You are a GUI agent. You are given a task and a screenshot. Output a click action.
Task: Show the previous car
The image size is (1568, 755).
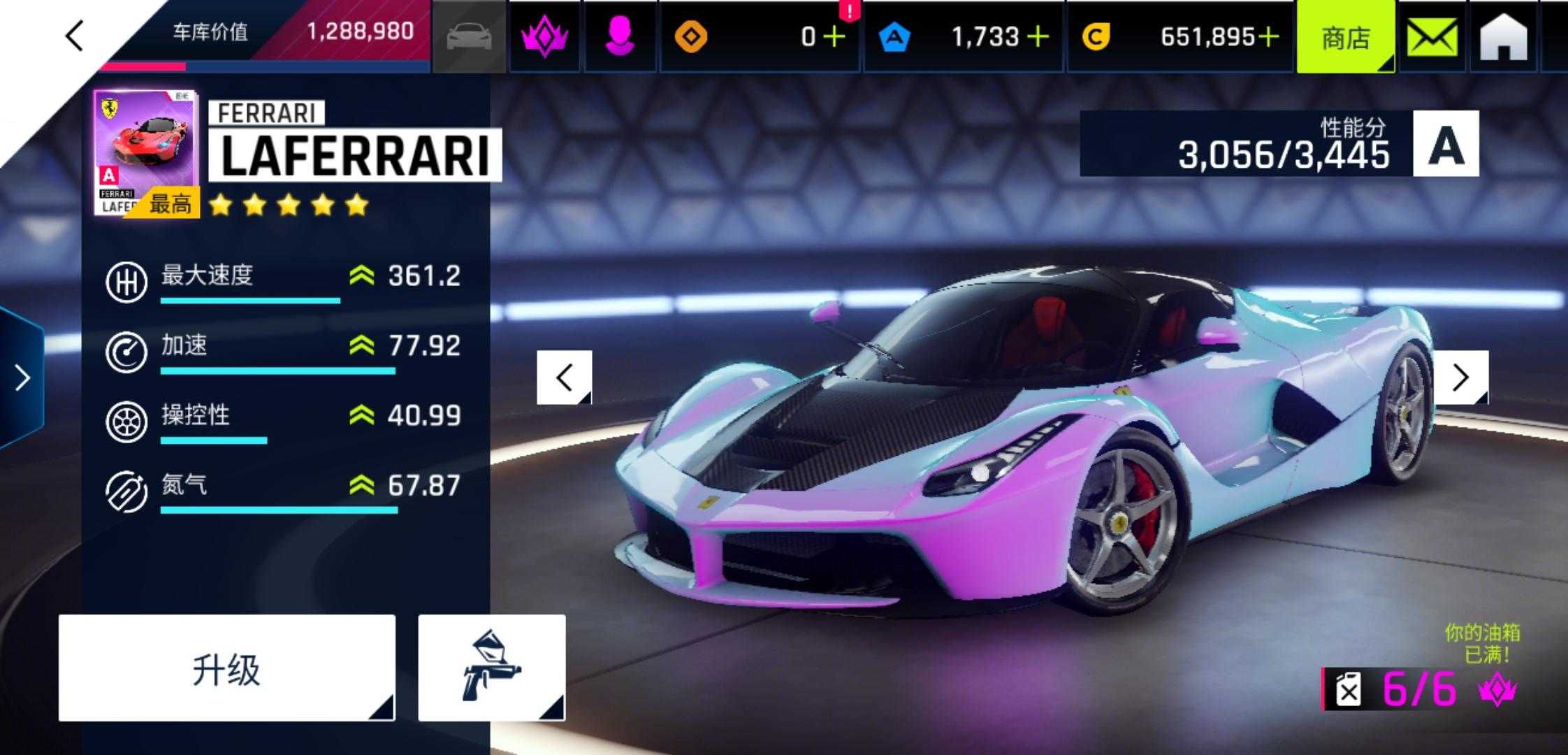[x=564, y=377]
